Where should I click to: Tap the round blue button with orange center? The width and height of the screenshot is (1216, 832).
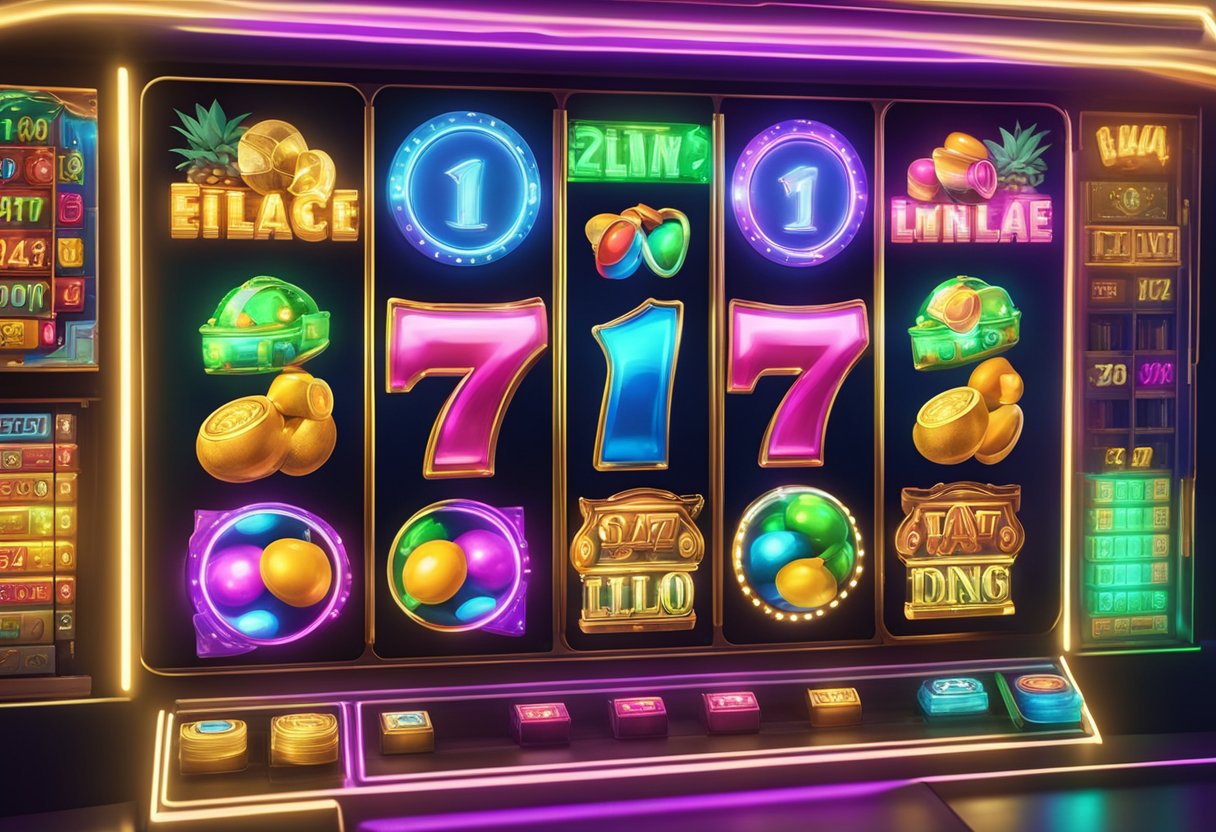(x=1046, y=695)
